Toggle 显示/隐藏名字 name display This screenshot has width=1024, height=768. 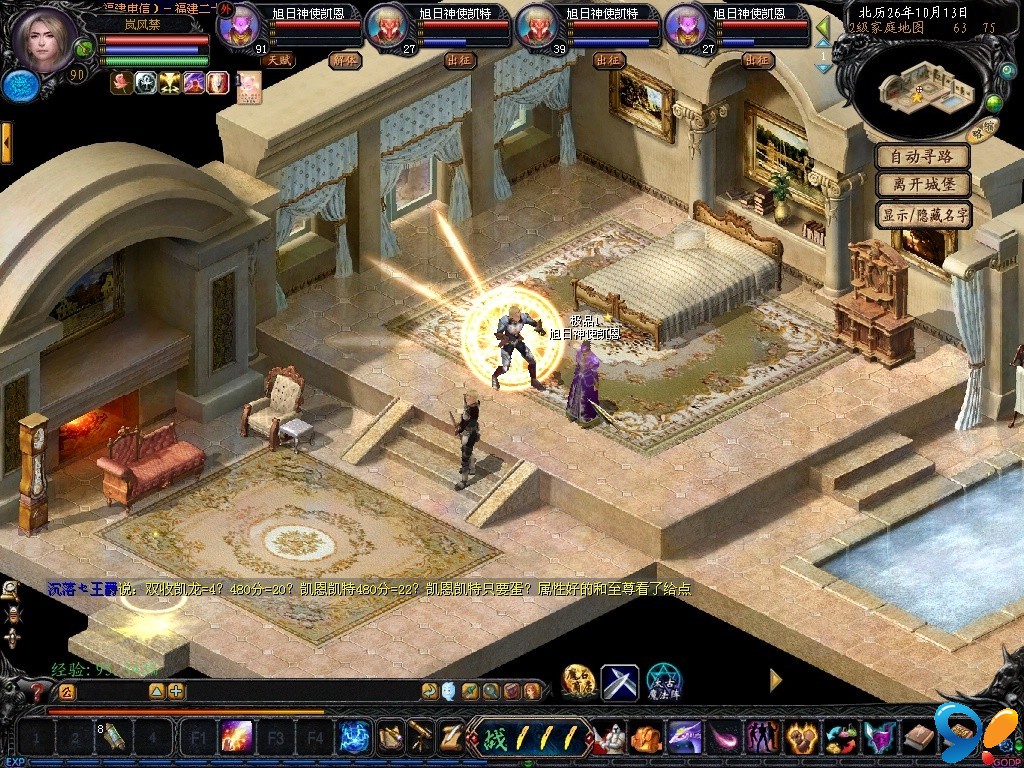923,214
